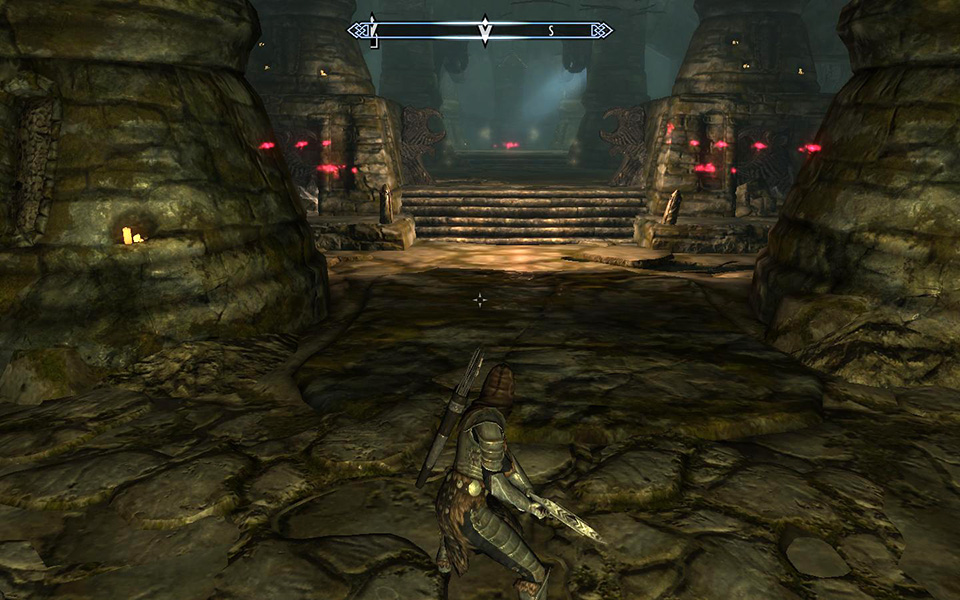Click the quest arrow marker on the compass
This screenshot has height=600, width=960.
coord(484,31)
